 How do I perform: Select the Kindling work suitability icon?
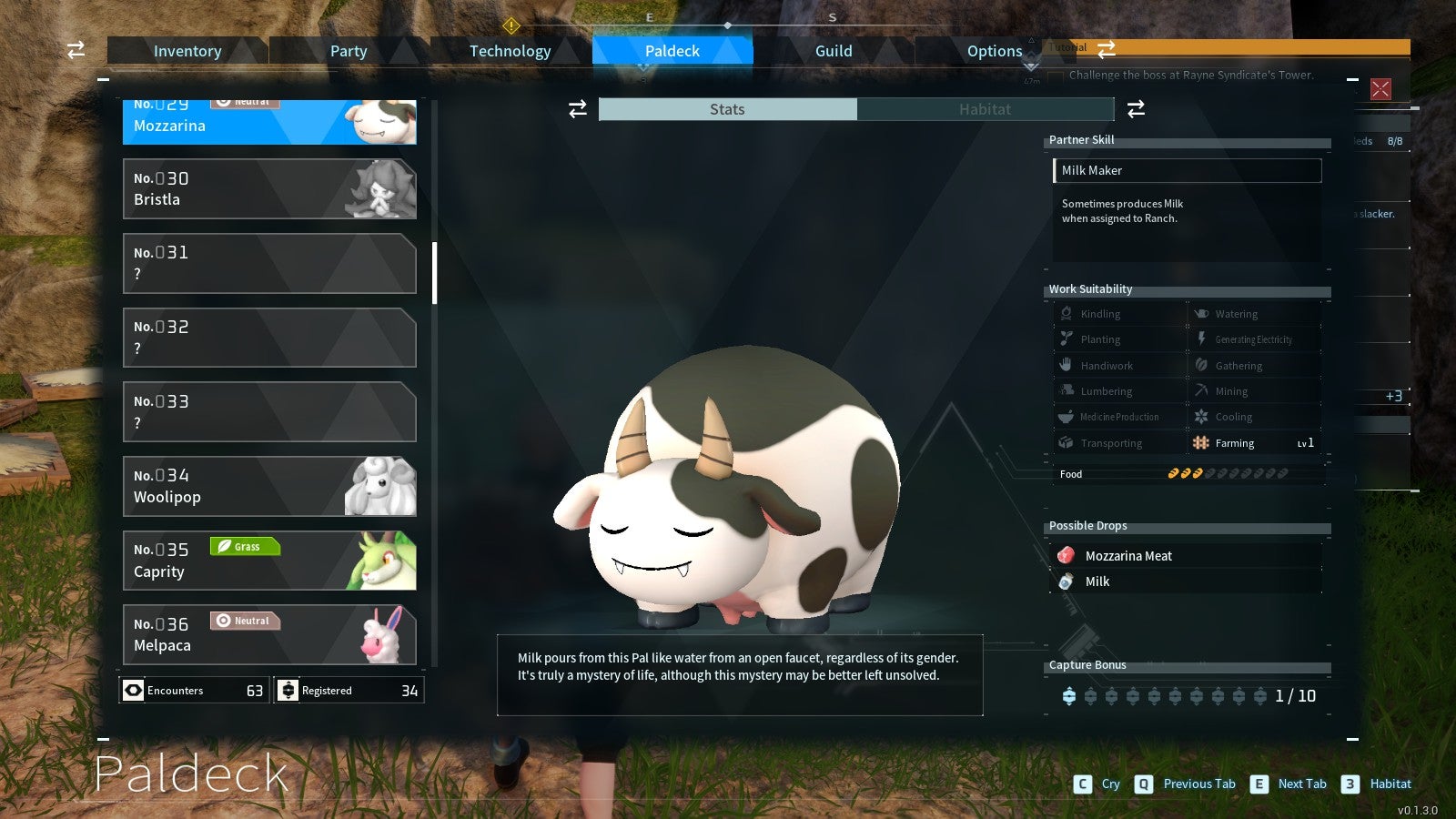[1065, 313]
